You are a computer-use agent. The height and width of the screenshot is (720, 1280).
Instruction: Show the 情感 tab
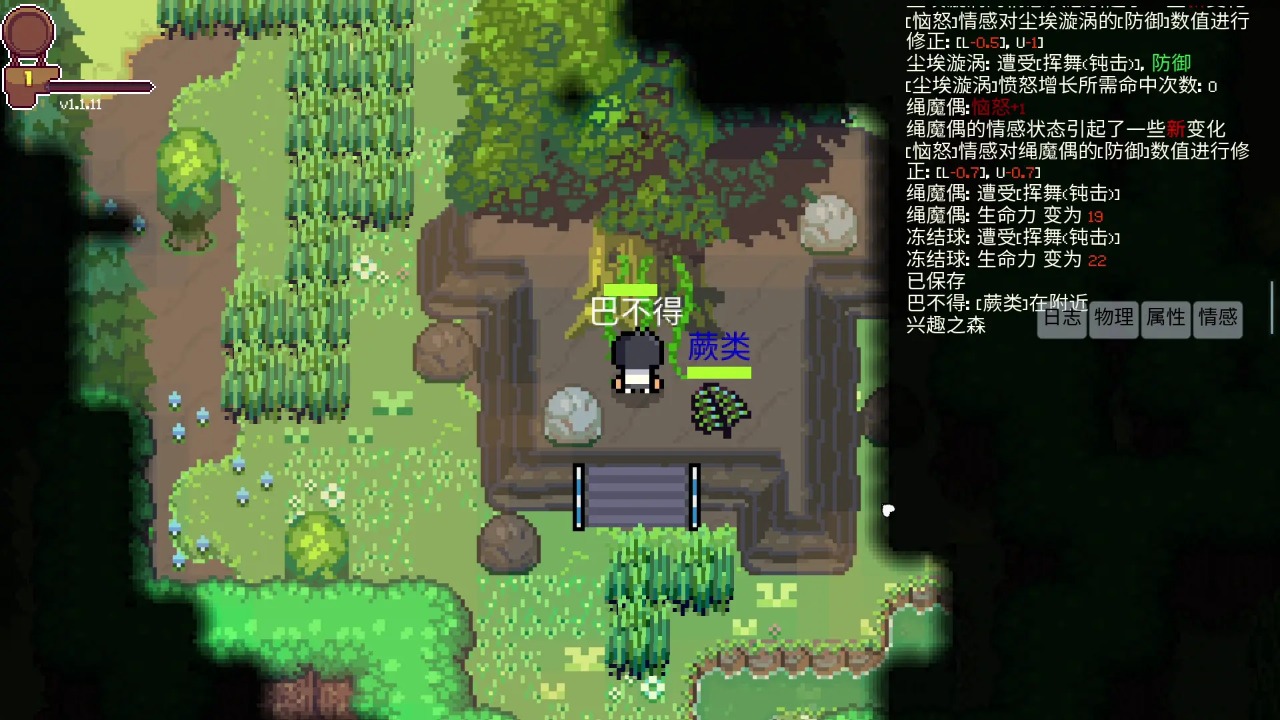tap(1218, 319)
